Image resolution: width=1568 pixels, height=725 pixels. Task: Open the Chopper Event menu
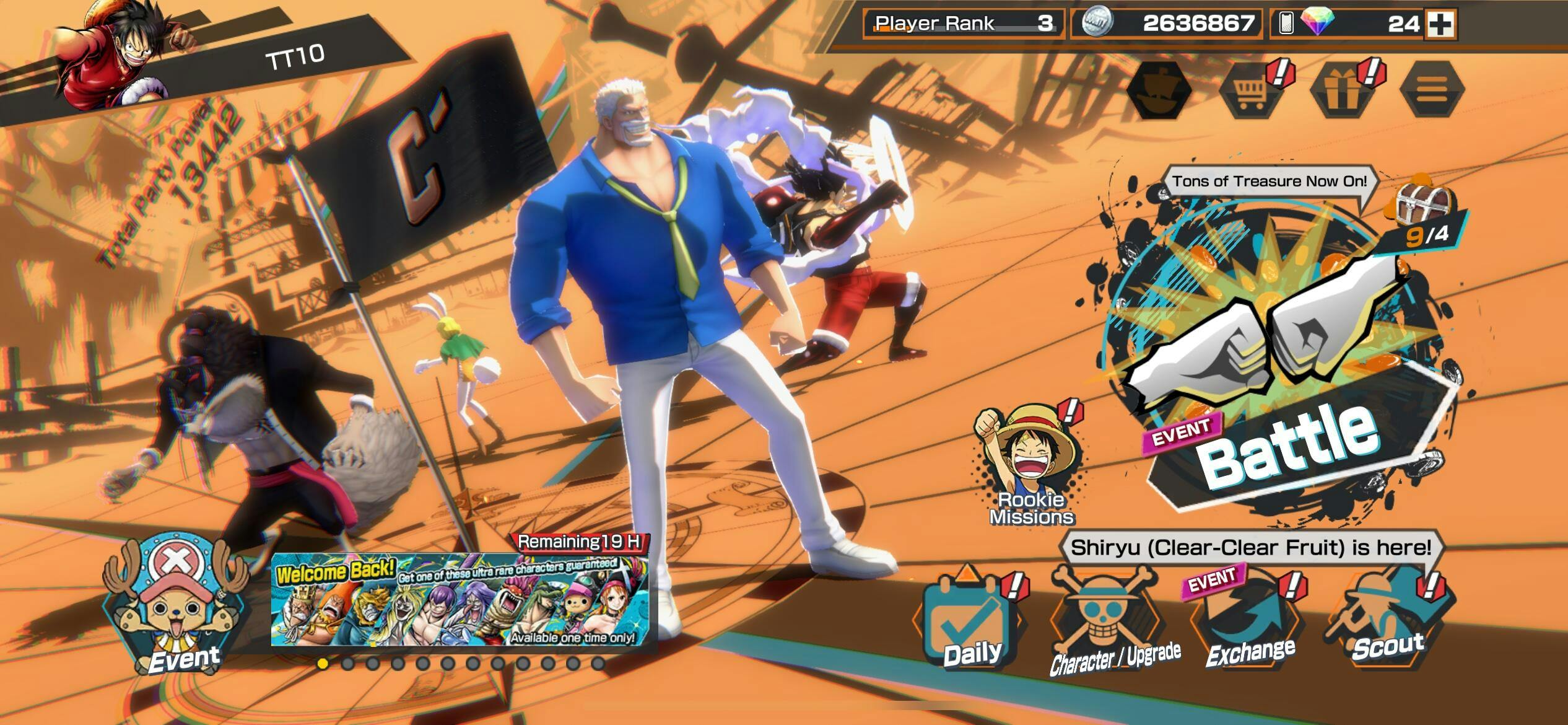click(x=176, y=607)
